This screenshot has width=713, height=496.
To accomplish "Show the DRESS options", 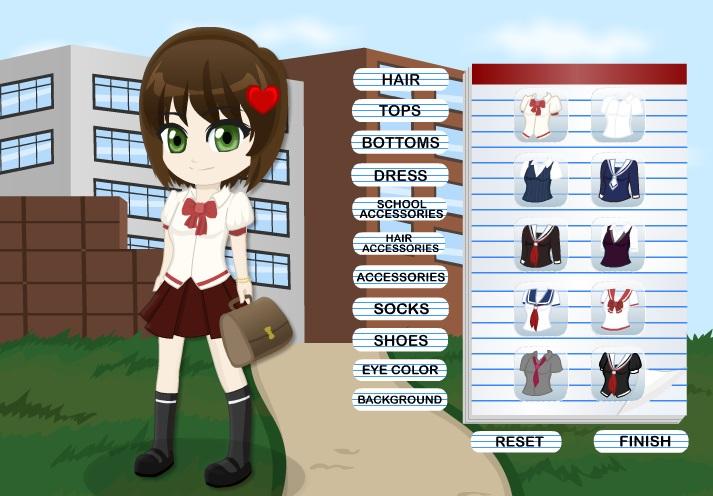I will (400, 175).
